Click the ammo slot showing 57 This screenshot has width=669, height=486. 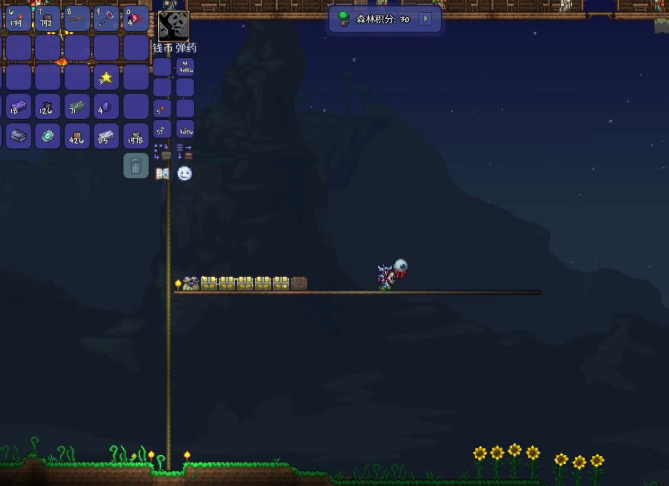162,128
